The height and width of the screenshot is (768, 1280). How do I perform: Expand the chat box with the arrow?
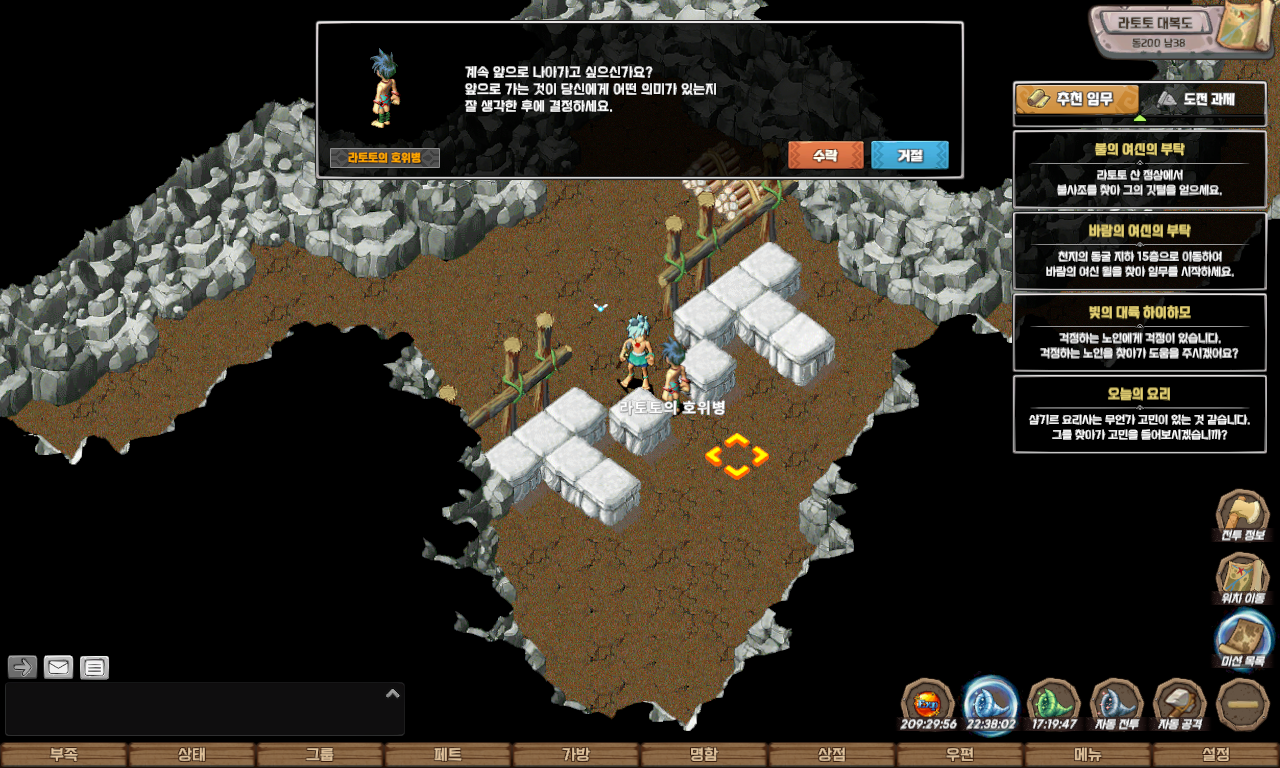[x=393, y=693]
